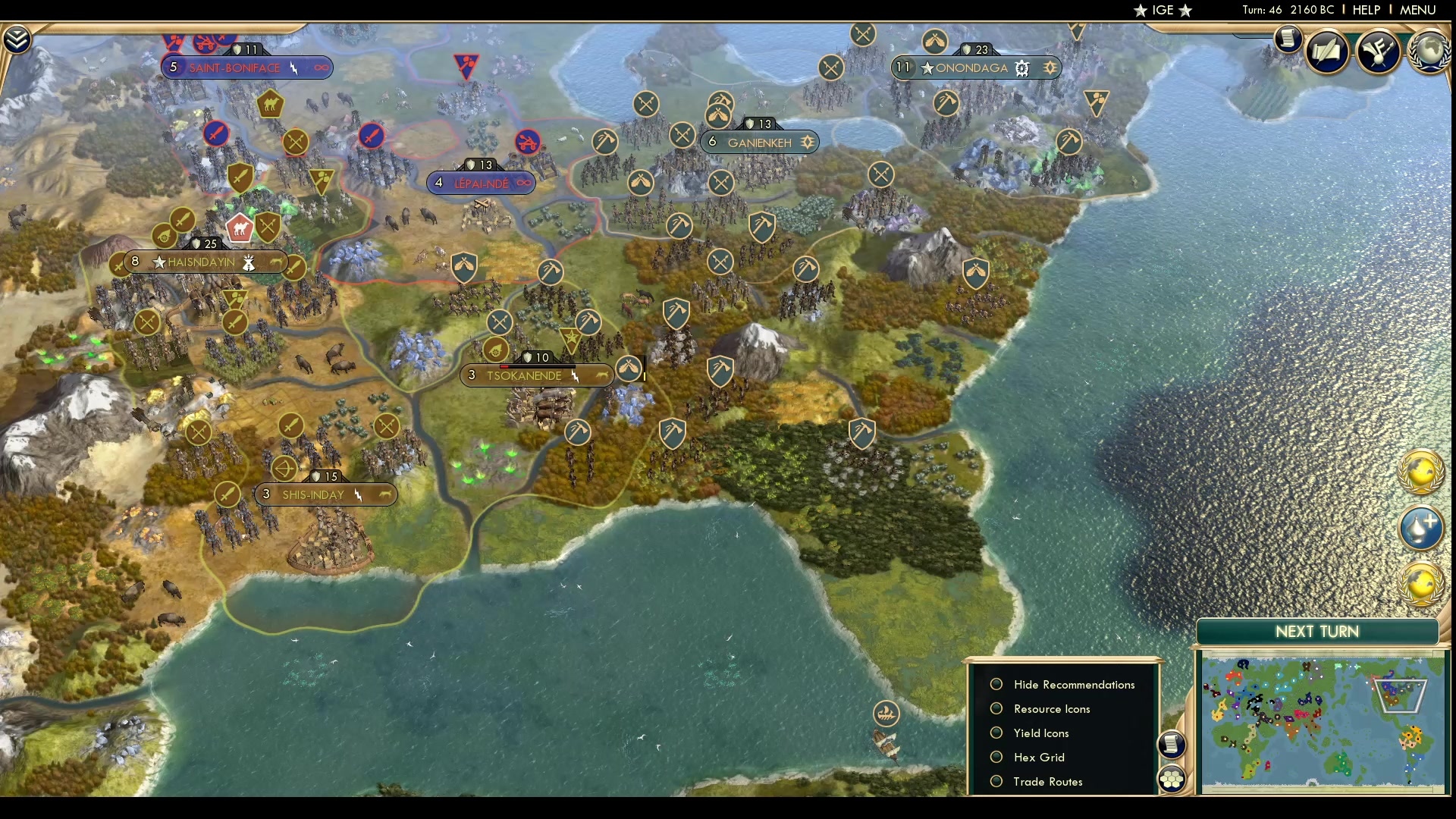The image size is (1456, 819).
Task: Enable Yield Icons display
Action: [997, 733]
